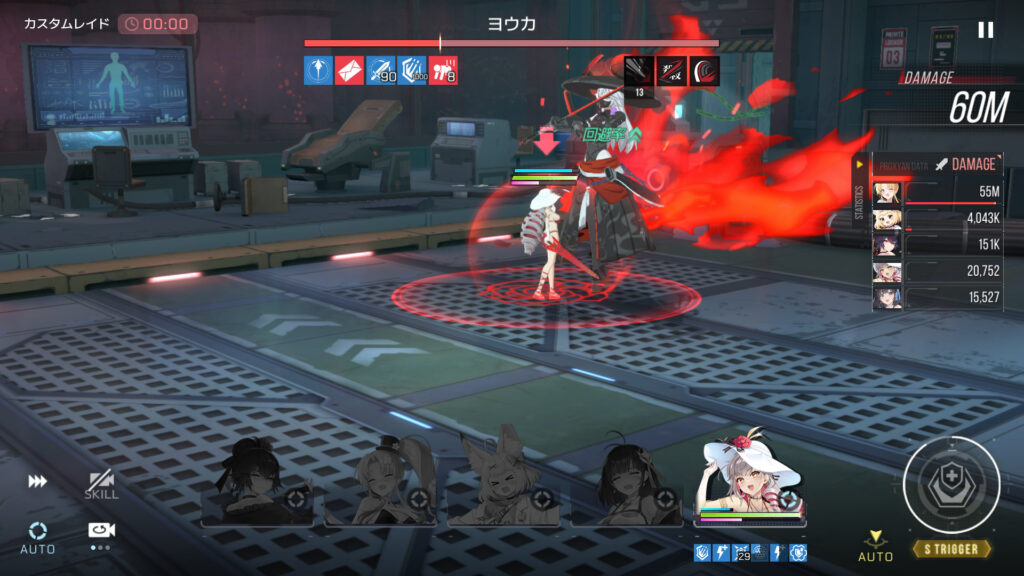Toggle the fast-forward speed arrows
Viewport: 1024px width, 576px height.
pyautogui.click(x=38, y=482)
